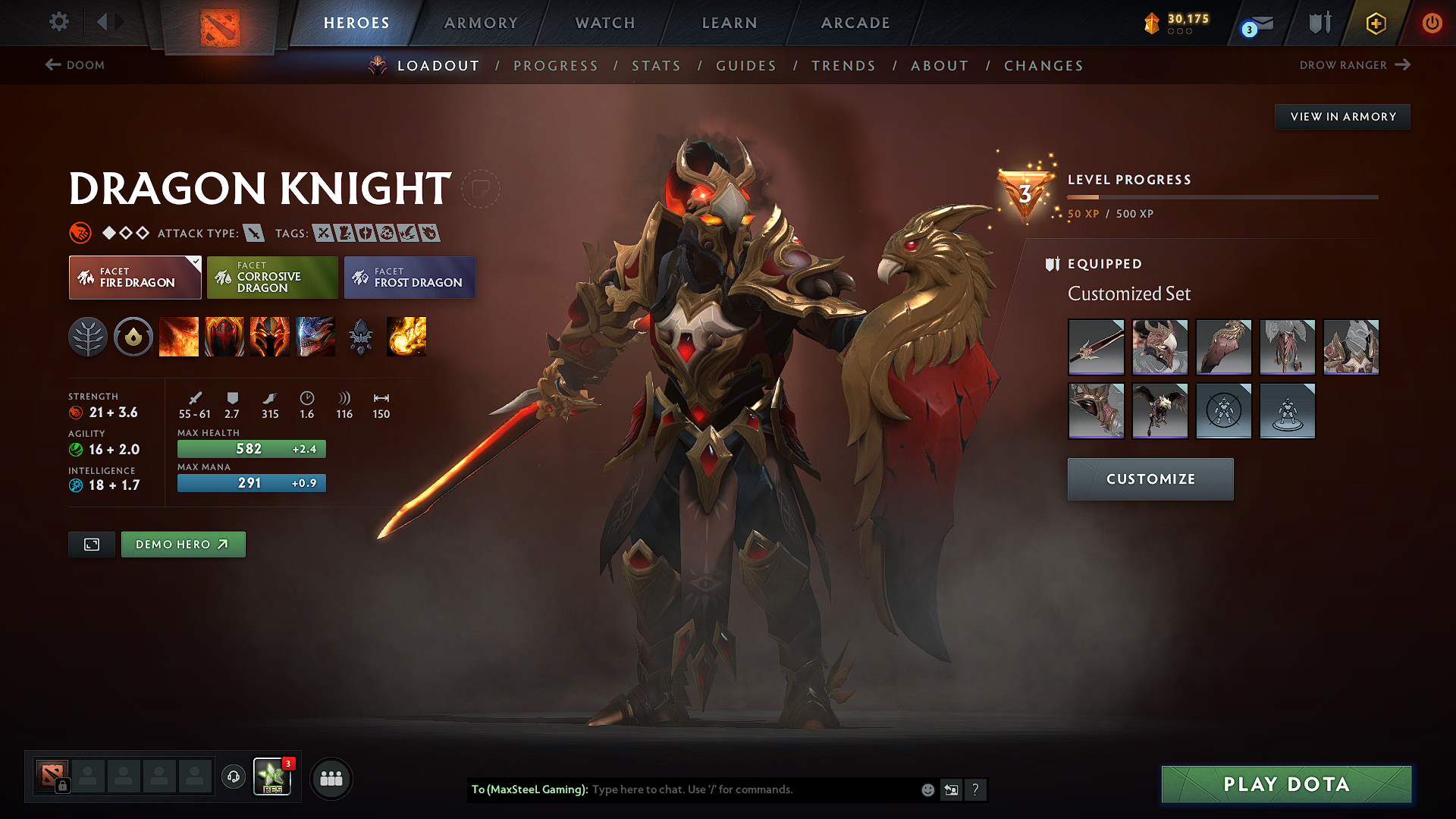Open the GUIDES section
Image resolution: width=1456 pixels, height=819 pixels.
pos(746,66)
